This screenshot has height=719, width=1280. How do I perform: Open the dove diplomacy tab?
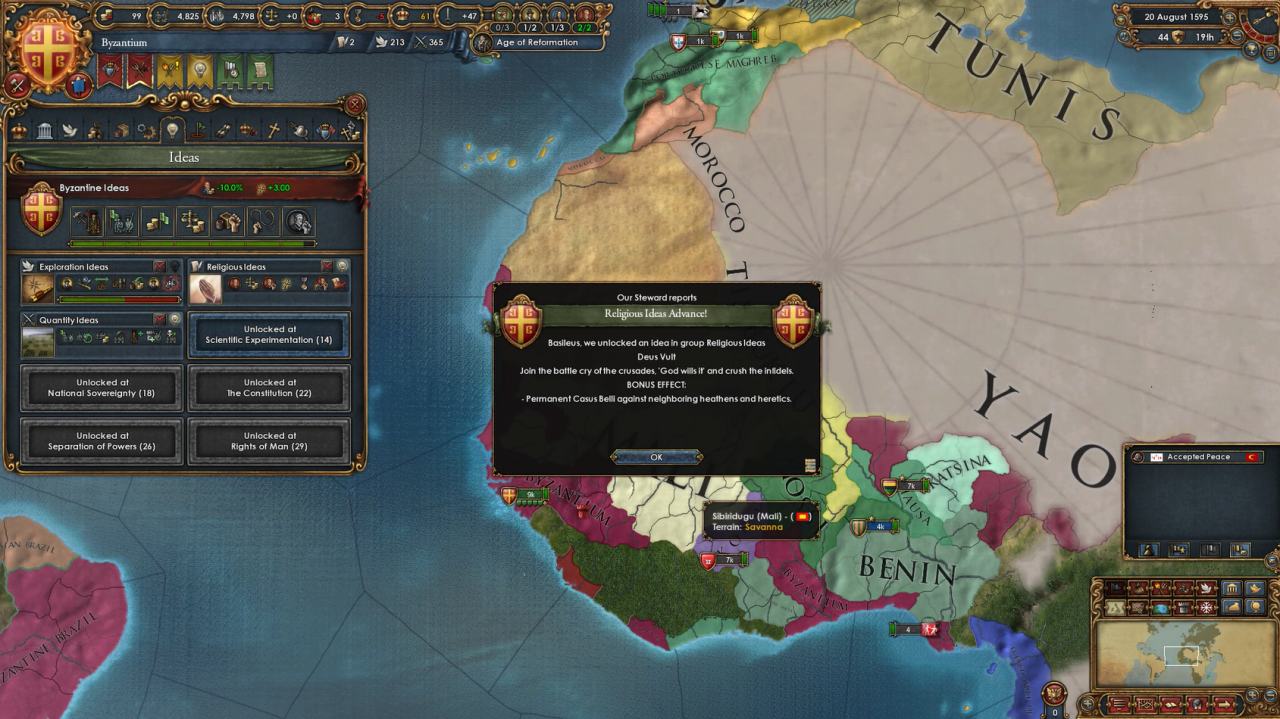tap(70, 130)
